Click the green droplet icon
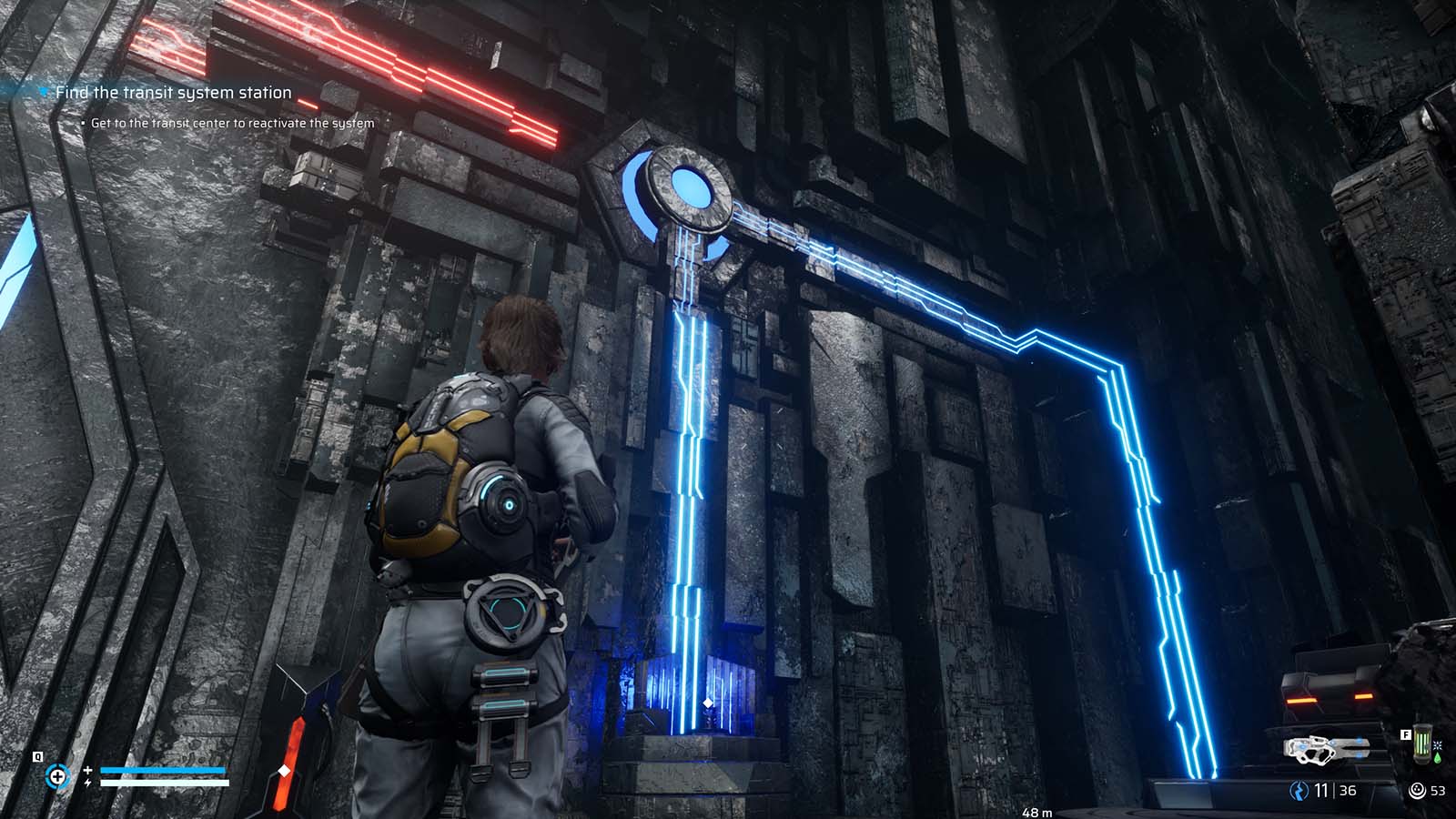This screenshot has height=819, width=1456. tap(1438, 757)
